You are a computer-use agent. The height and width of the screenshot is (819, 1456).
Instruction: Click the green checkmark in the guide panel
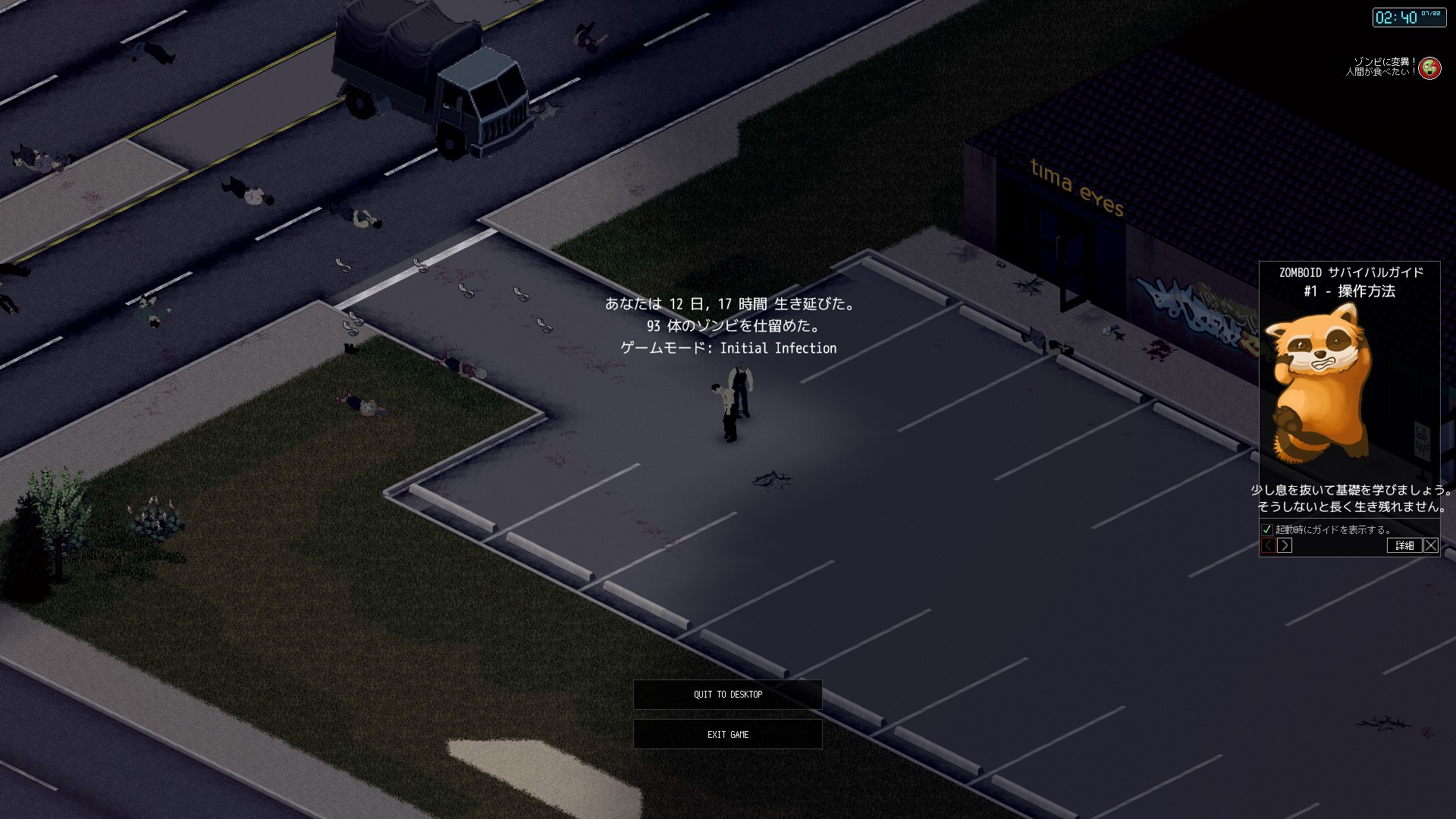point(1266,531)
